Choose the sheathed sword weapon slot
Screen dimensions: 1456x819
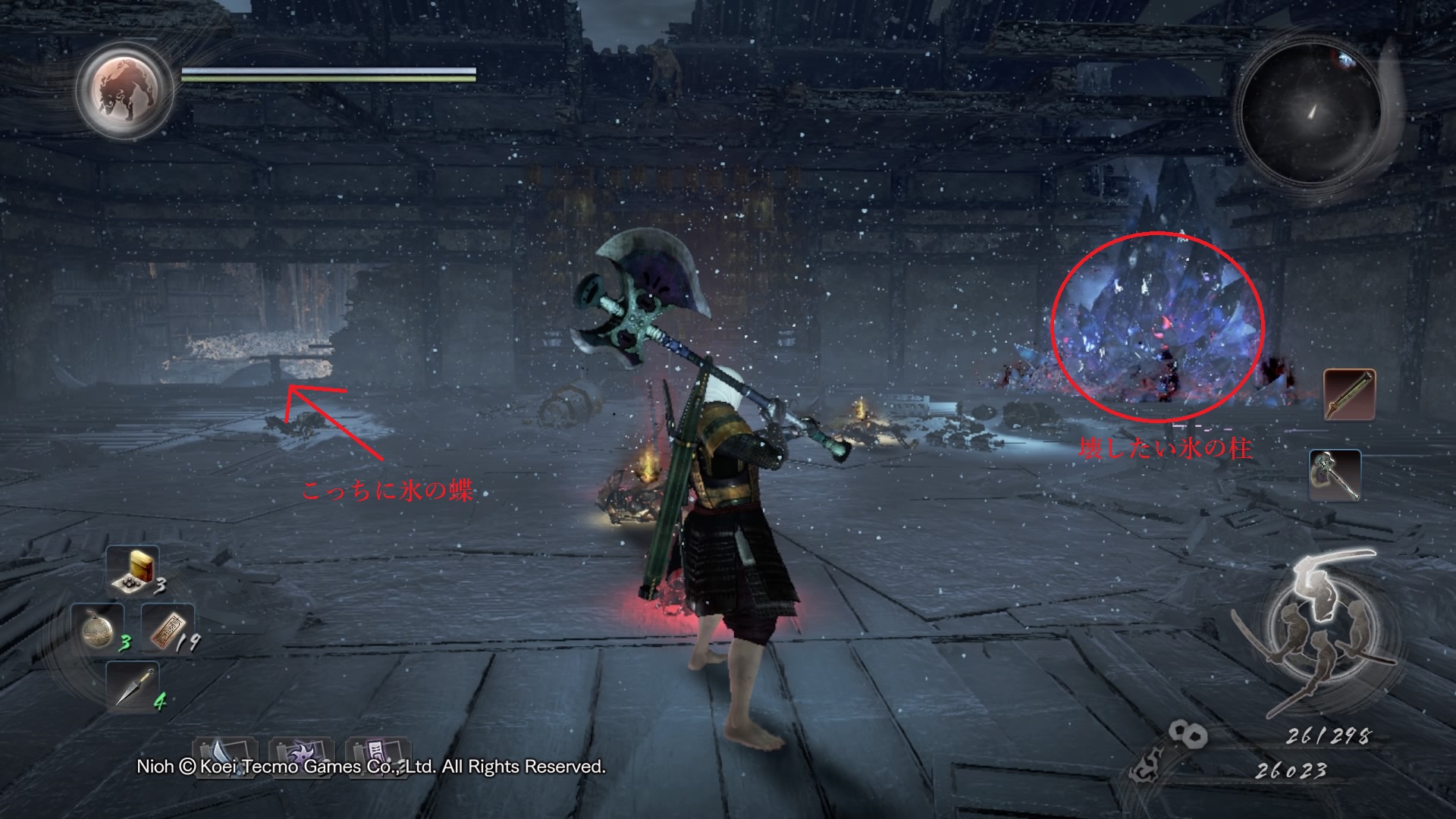coord(1349,394)
